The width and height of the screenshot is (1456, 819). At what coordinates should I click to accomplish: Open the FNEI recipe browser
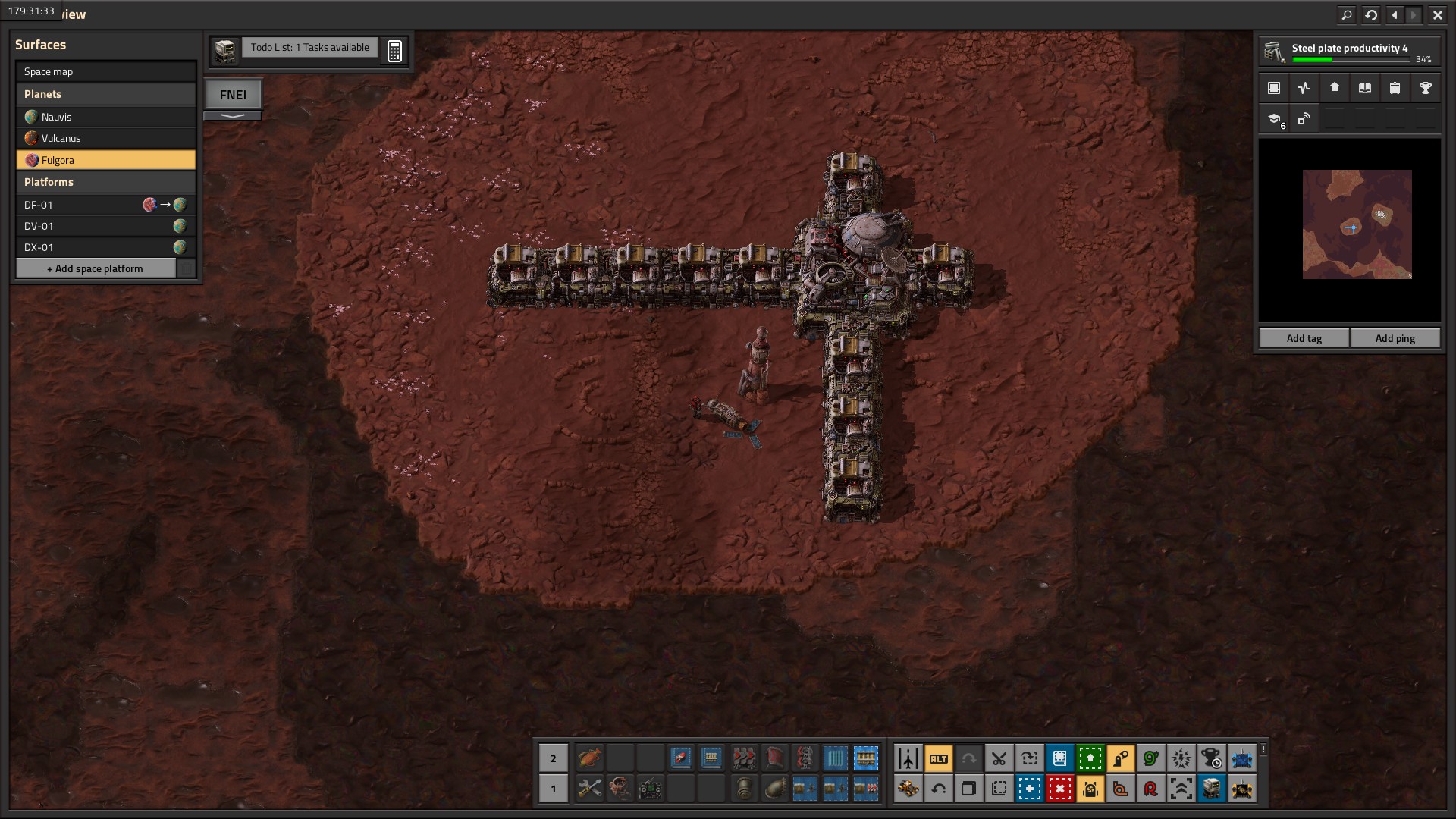pos(233,95)
